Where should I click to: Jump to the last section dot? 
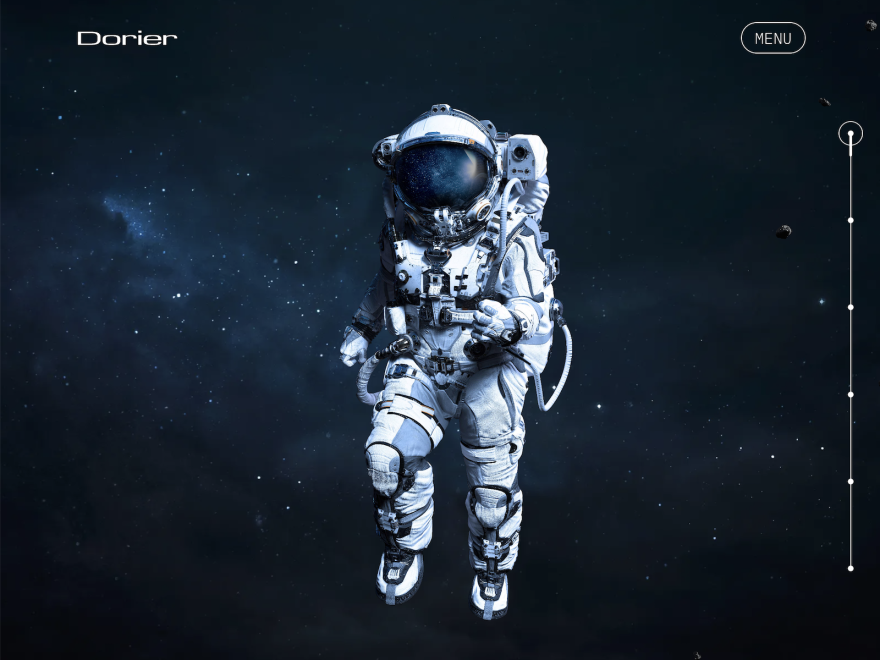[x=850, y=568]
